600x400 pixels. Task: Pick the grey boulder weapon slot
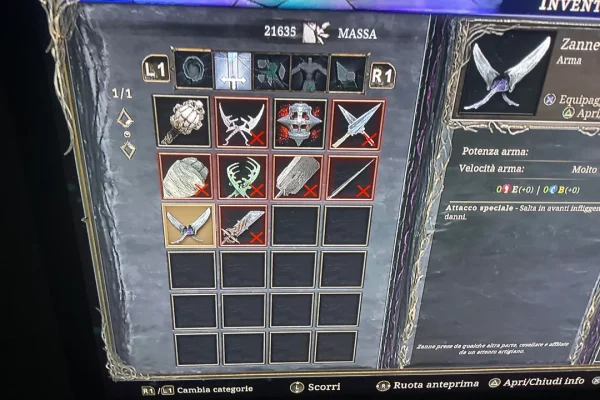[185, 176]
